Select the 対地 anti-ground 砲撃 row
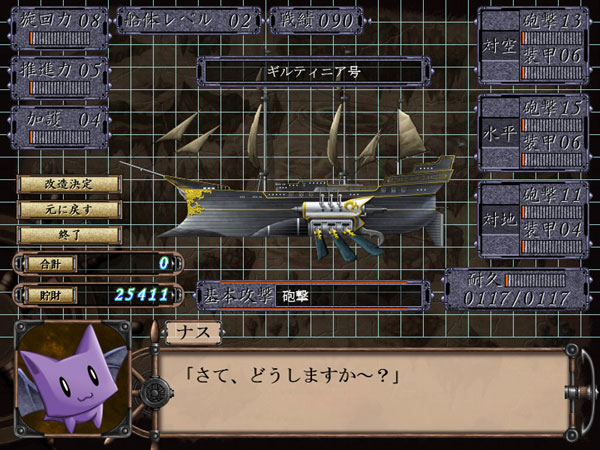600x450 pixels. point(550,198)
